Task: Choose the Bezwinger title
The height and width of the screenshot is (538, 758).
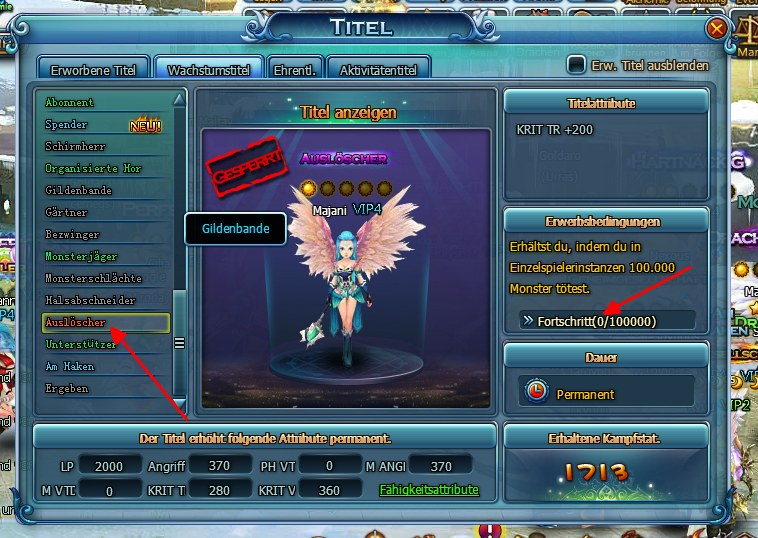Action: (x=72, y=234)
